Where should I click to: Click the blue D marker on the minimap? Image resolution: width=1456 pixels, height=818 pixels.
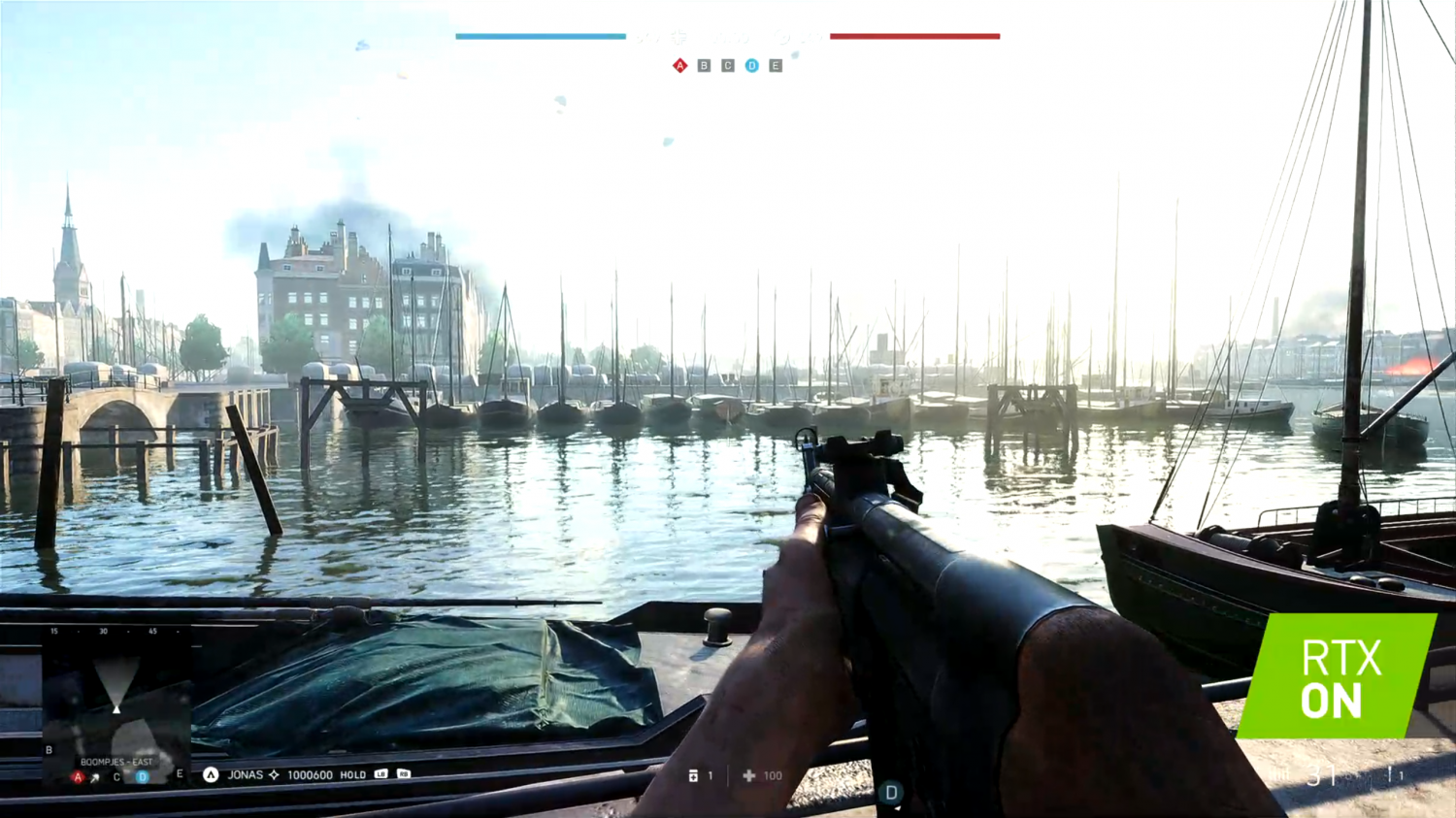click(x=143, y=776)
